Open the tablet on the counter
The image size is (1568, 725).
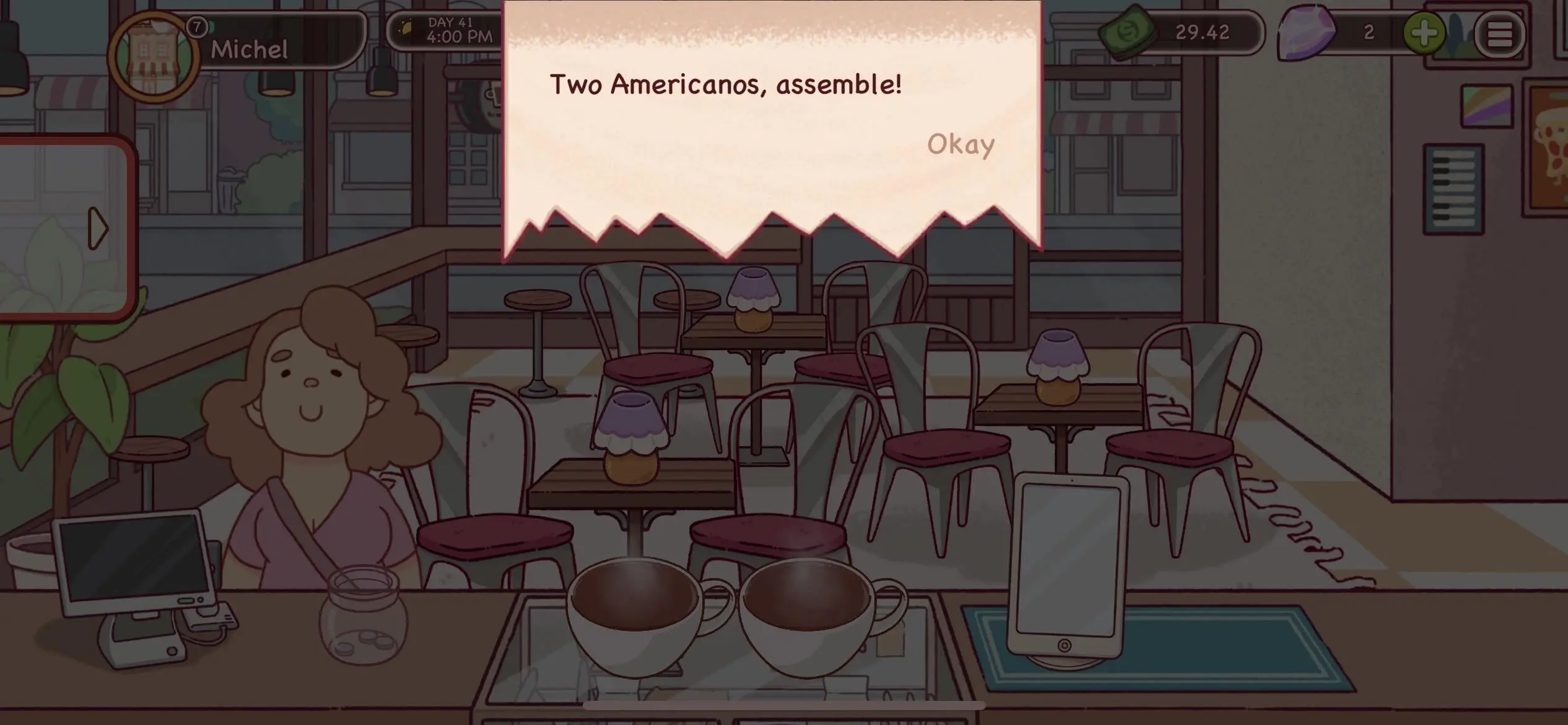(1068, 564)
